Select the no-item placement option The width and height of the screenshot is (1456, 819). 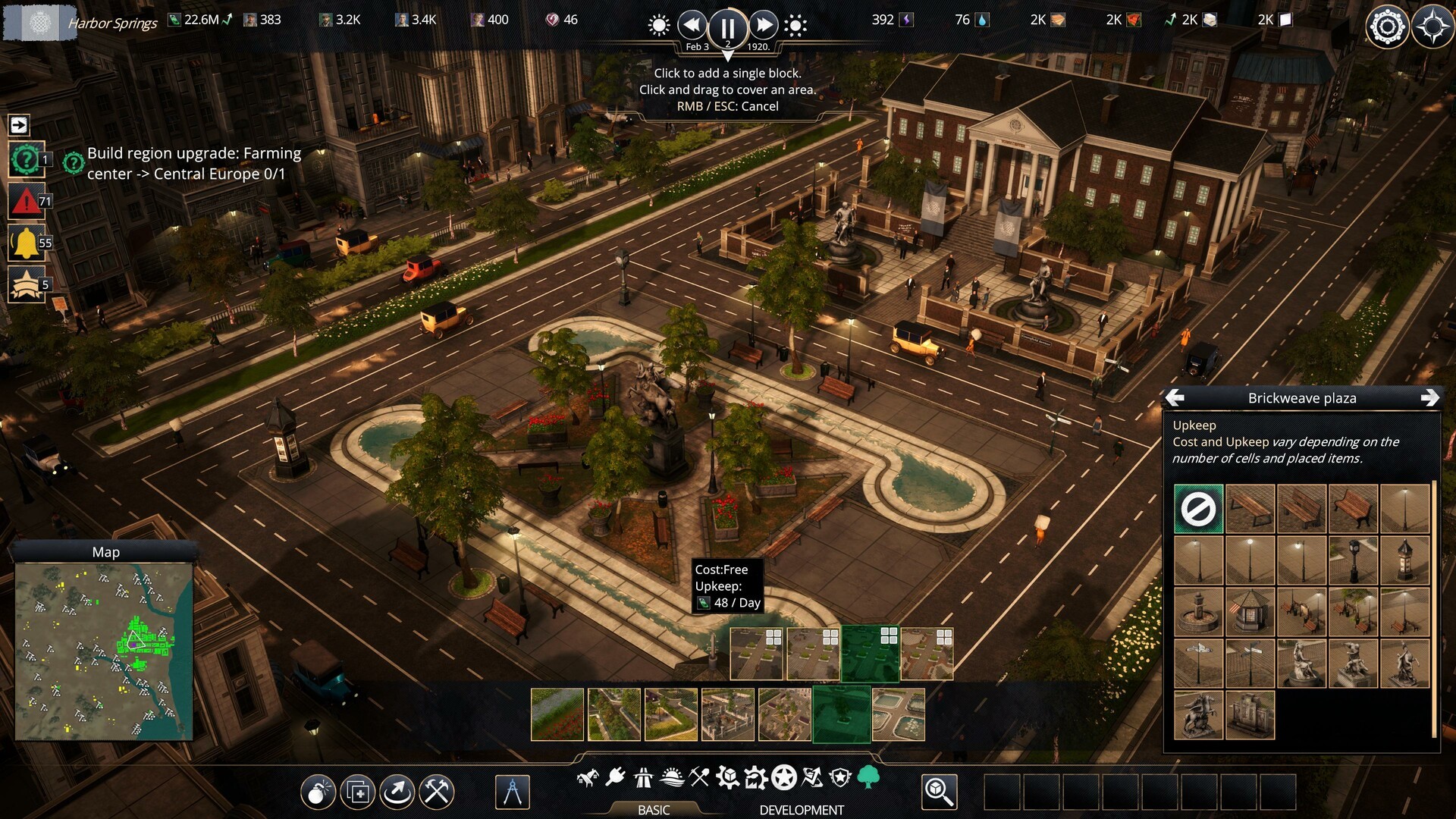(x=1198, y=509)
